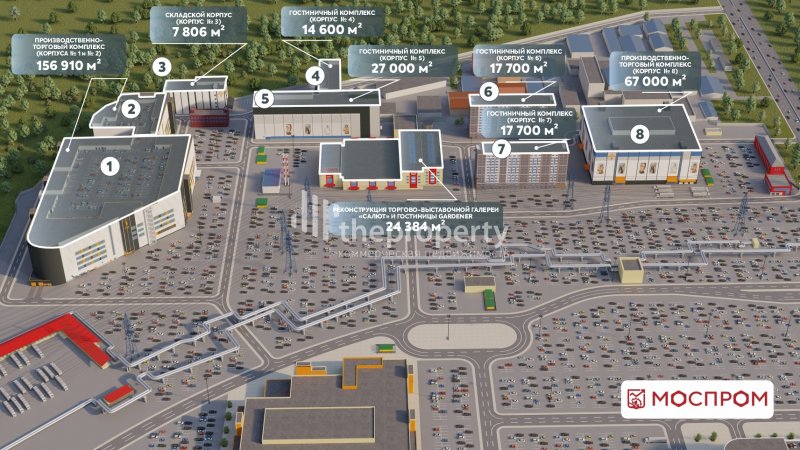
Task: Open the 156 910 m² complex label
Action: (x=67, y=55)
